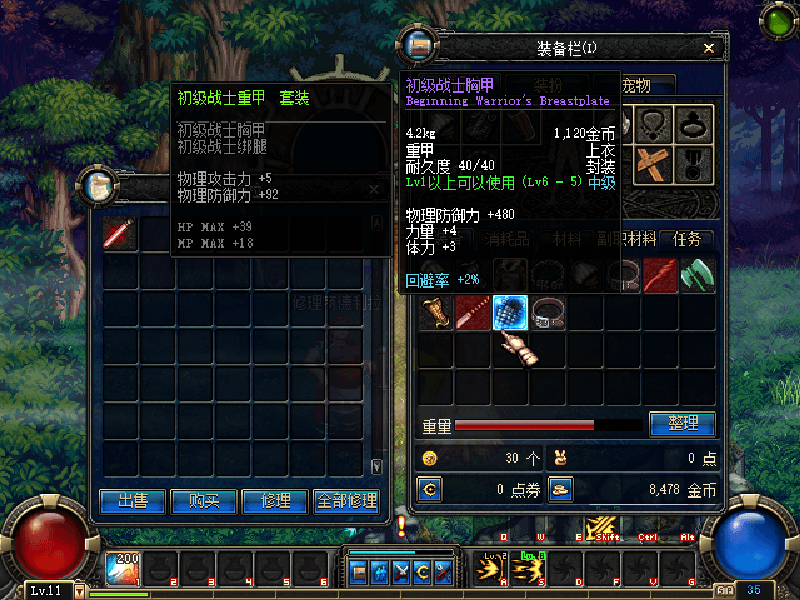This screenshot has width=800, height=600.
Task: Repair everything with 全部修理
Action: point(347,501)
